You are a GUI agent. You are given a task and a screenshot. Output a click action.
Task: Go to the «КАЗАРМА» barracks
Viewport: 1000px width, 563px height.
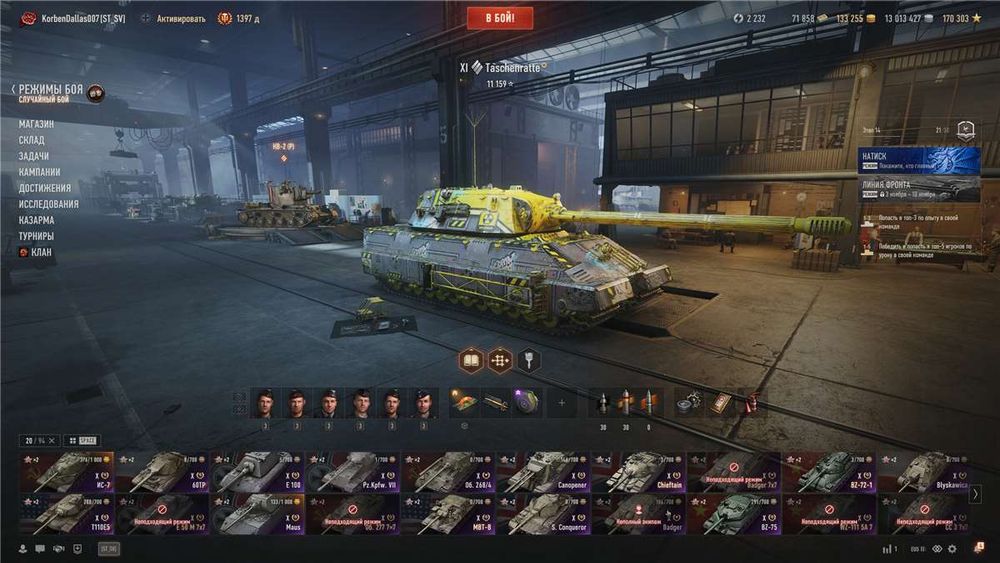coord(36,220)
